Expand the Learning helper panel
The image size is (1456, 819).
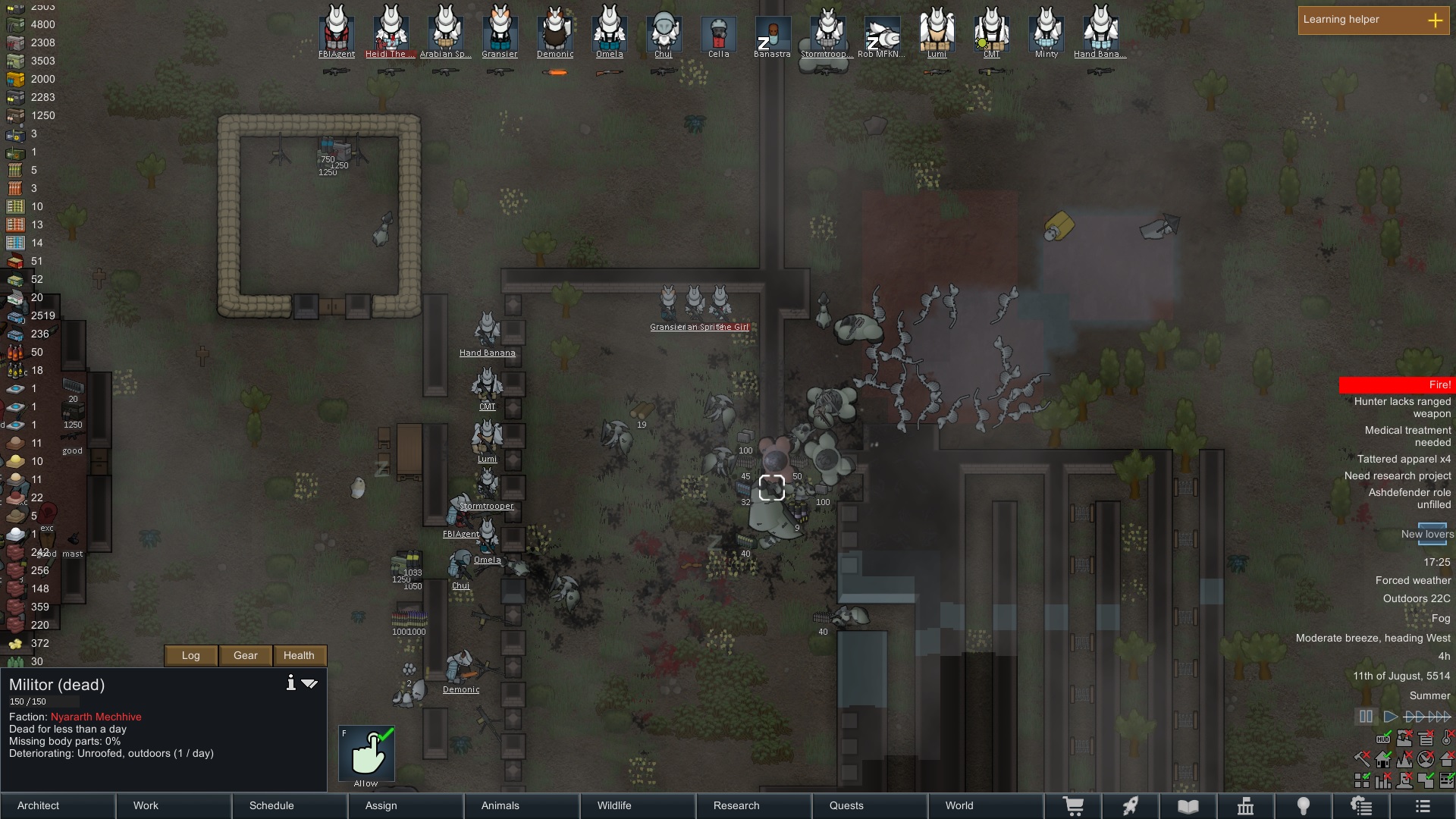[x=1435, y=20]
